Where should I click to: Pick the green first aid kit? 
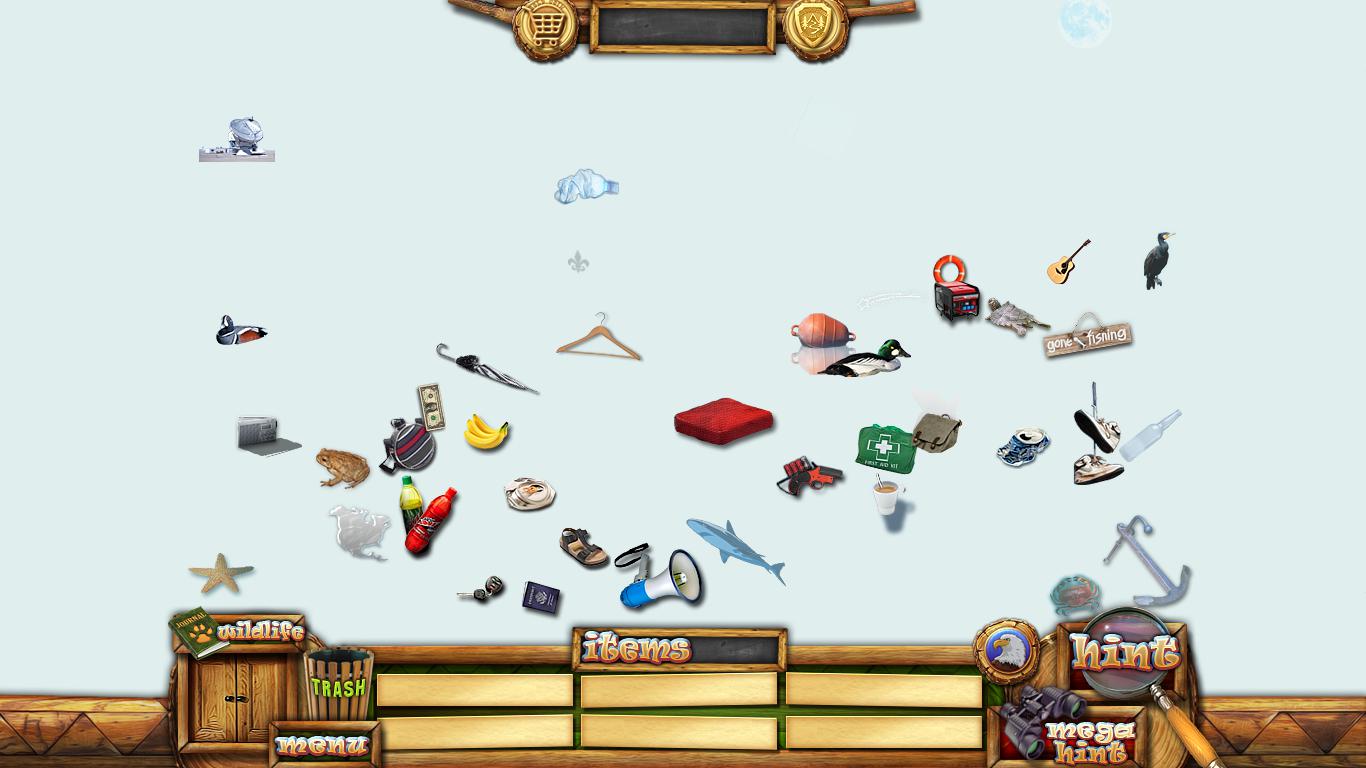pyautogui.click(x=885, y=447)
